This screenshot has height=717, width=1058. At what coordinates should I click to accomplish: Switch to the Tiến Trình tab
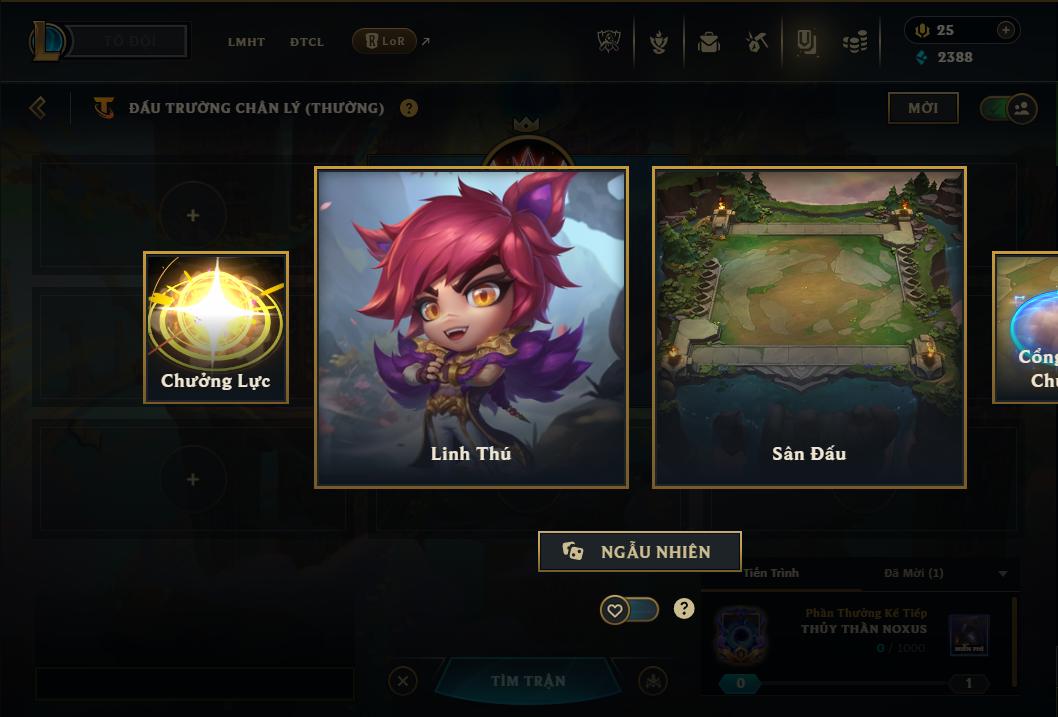[771, 573]
